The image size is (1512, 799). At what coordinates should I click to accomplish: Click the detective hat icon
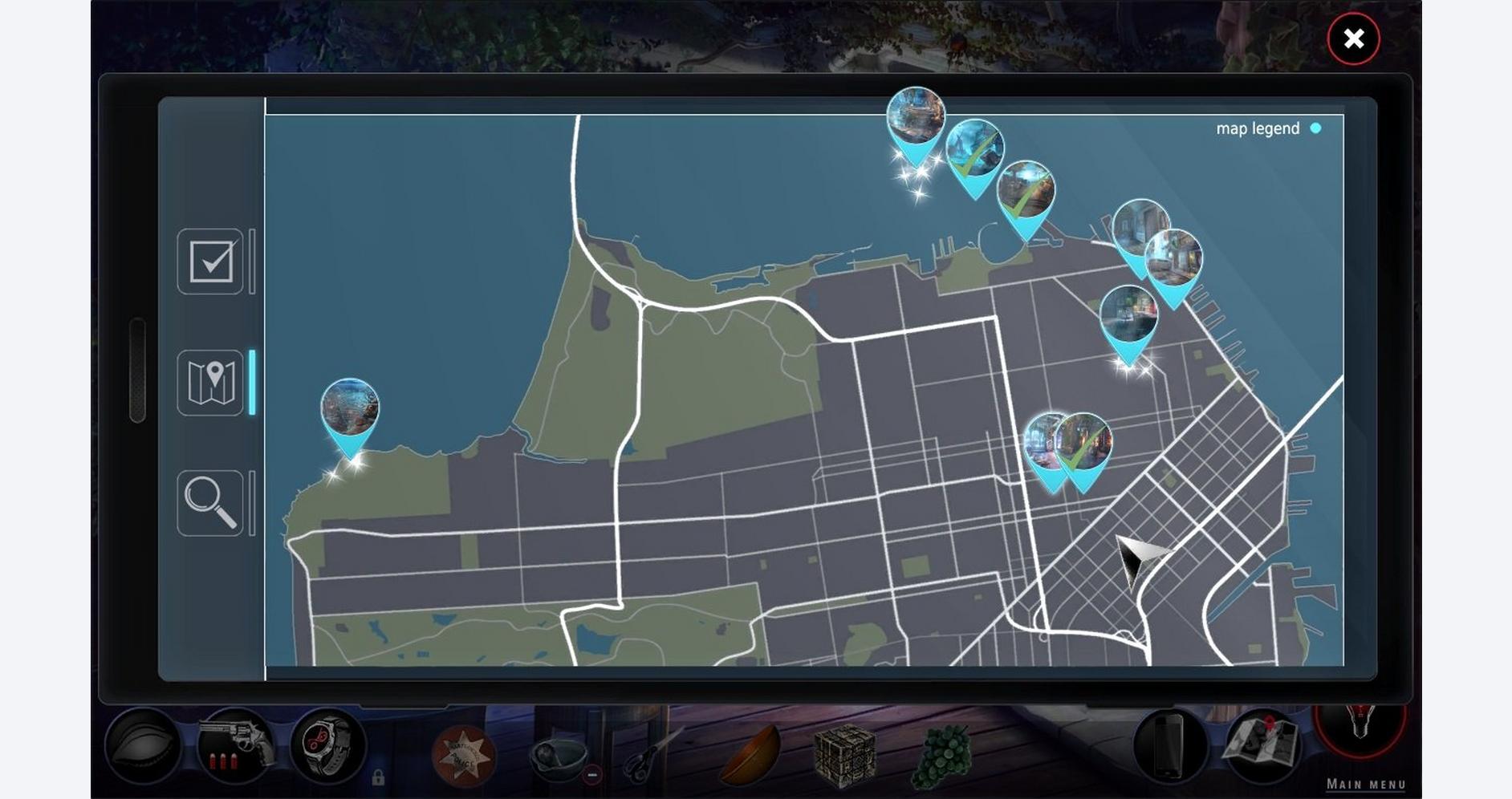click(144, 746)
